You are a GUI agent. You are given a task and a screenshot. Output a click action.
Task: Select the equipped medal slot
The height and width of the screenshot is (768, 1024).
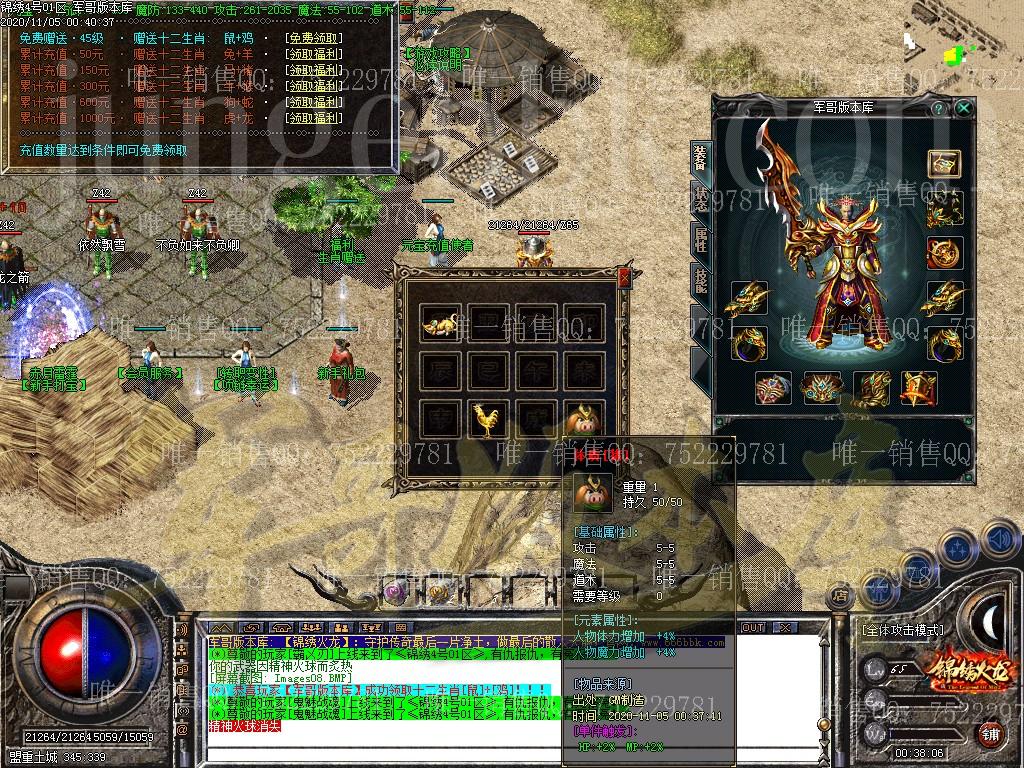tap(943, 253)
